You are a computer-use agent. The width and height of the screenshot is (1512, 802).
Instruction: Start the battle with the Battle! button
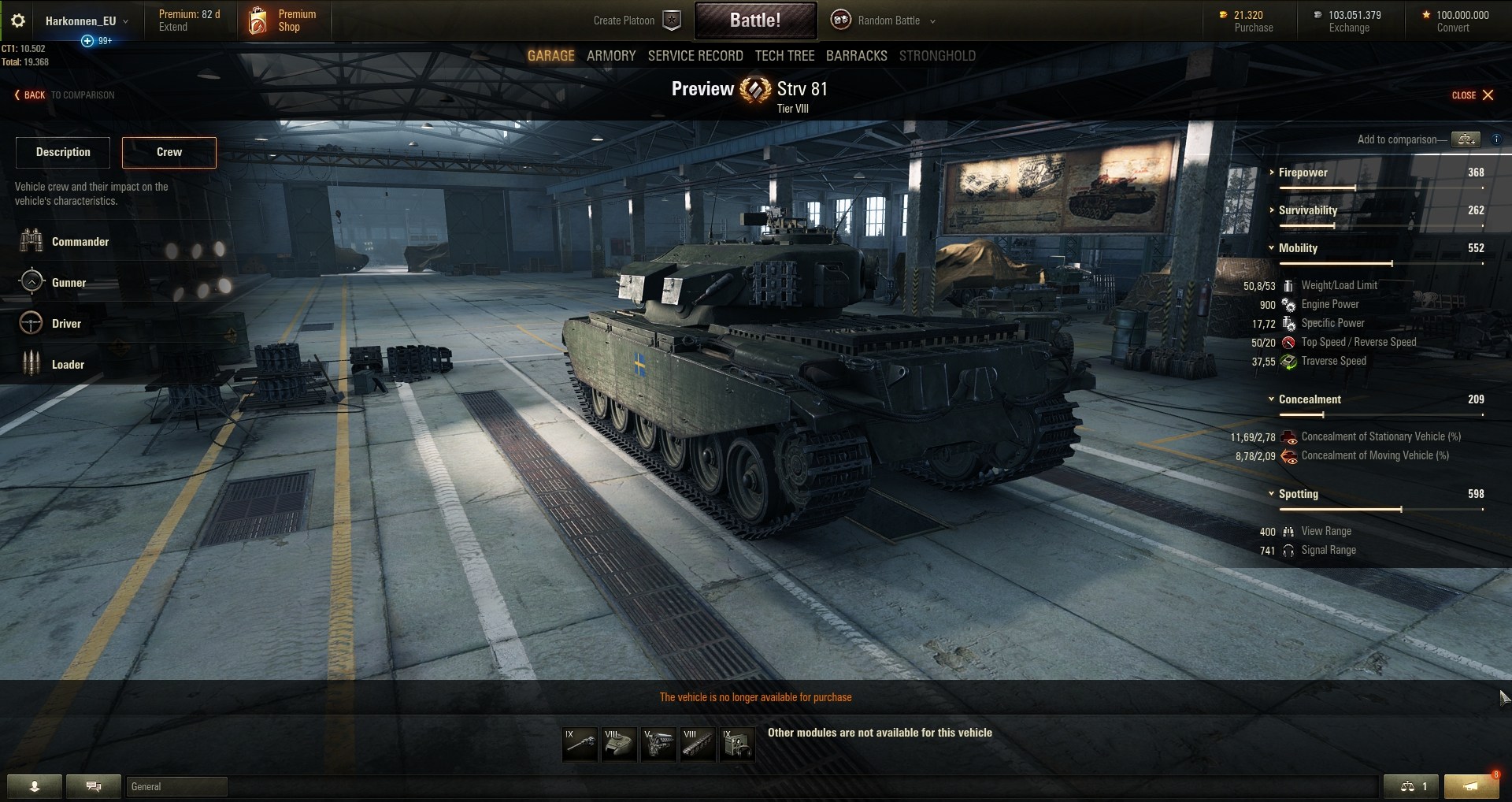[x=754, y=20]
